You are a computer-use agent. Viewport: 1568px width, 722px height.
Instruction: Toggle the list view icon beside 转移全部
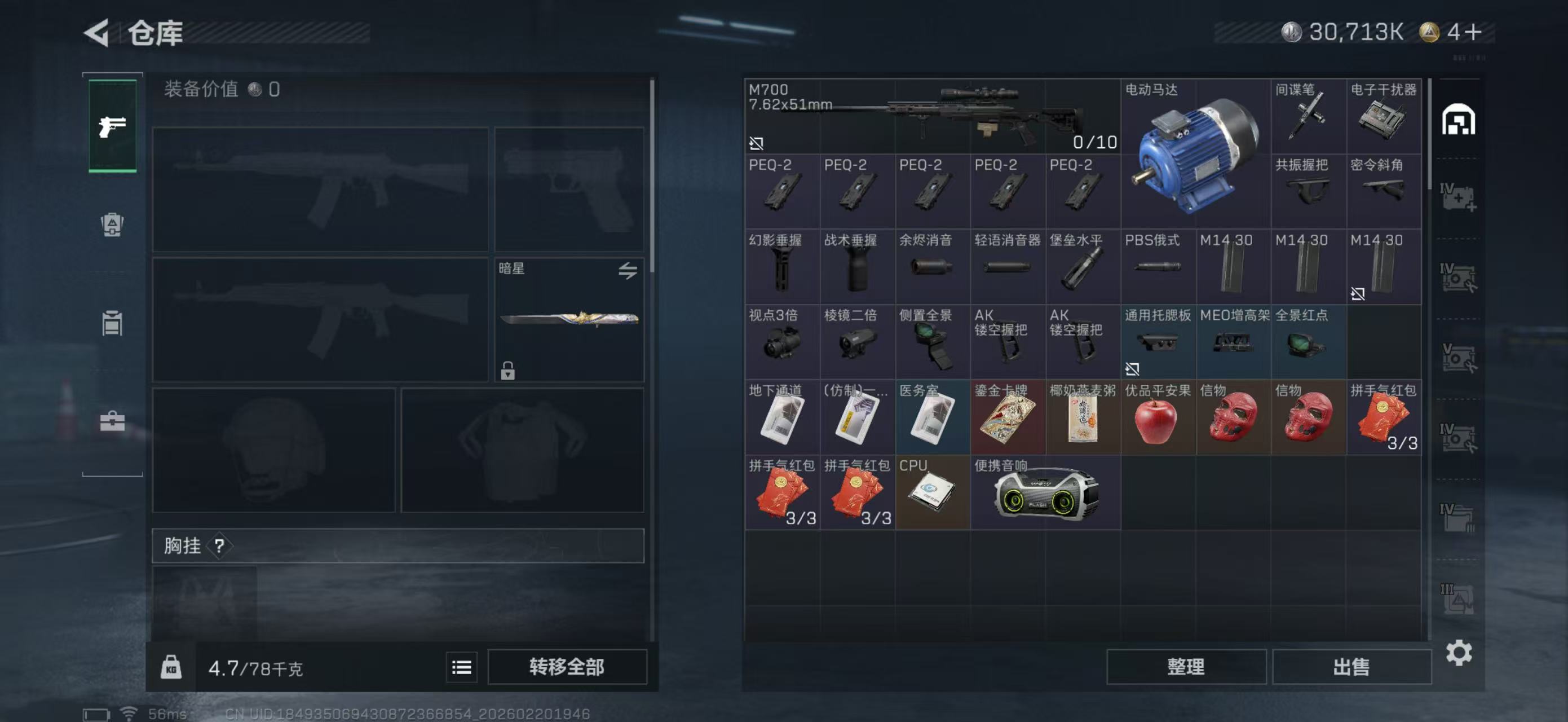pos(461,667)
